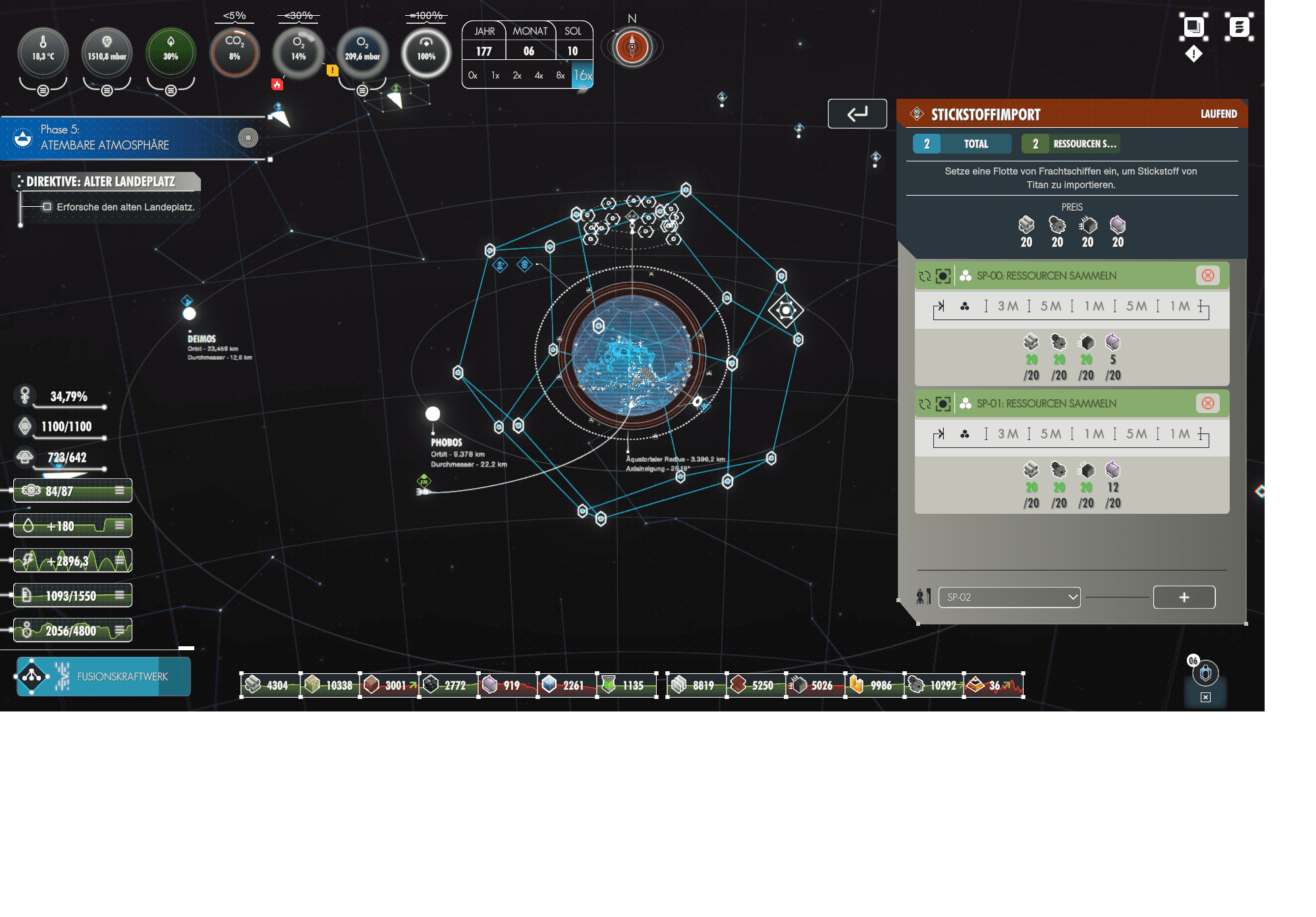Expand the temperature gauge menu
This screenshot has width=1316, height=917.
click(43, 90)
